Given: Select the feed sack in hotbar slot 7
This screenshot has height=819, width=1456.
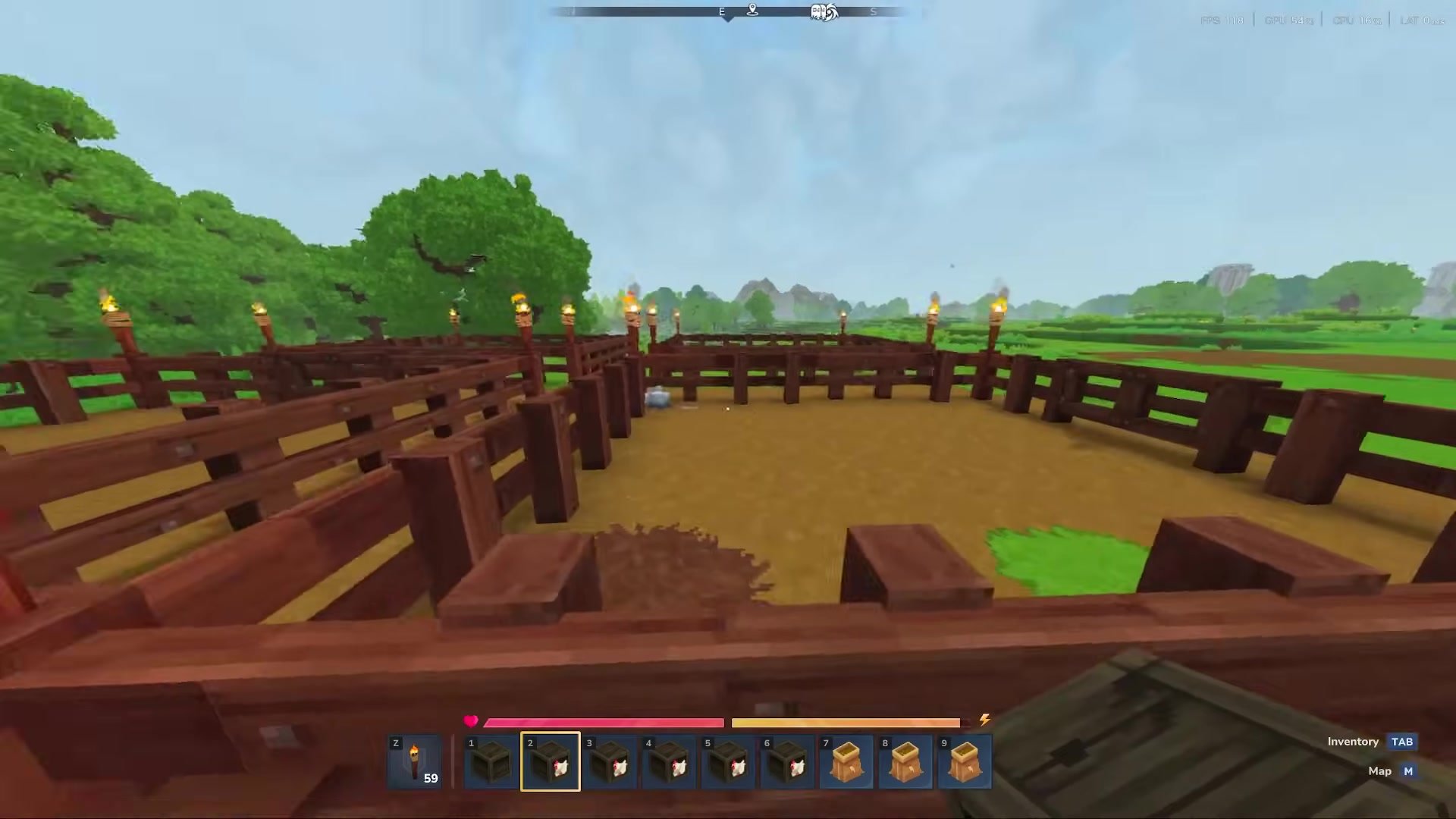Looking at the screenshot, I should click(x=846, y=761).
